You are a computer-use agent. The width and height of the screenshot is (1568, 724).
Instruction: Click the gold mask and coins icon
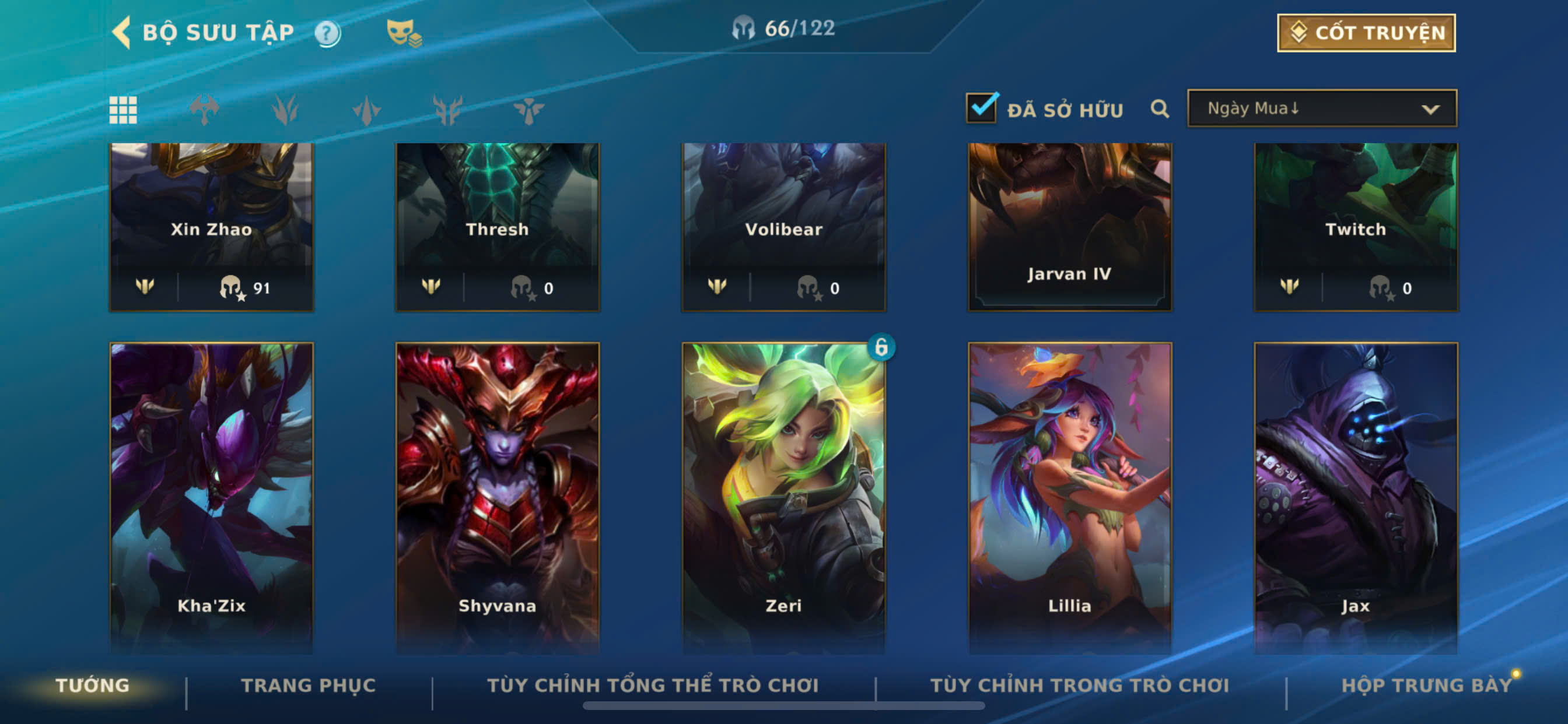404,33
